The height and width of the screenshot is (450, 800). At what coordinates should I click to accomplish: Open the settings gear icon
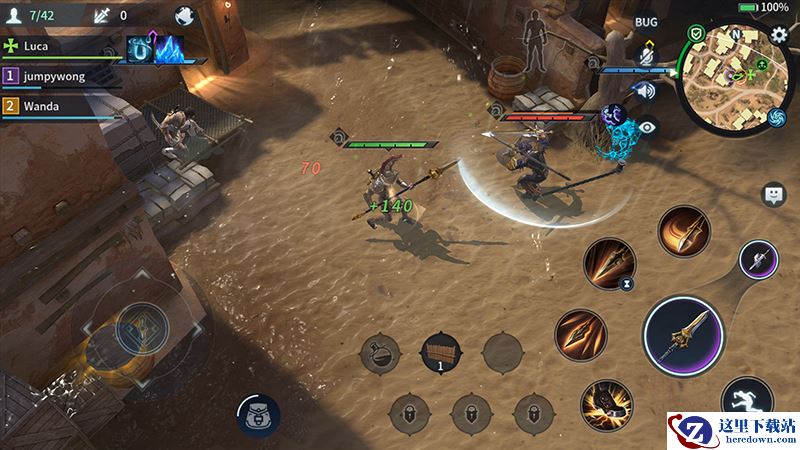point(780,35)
